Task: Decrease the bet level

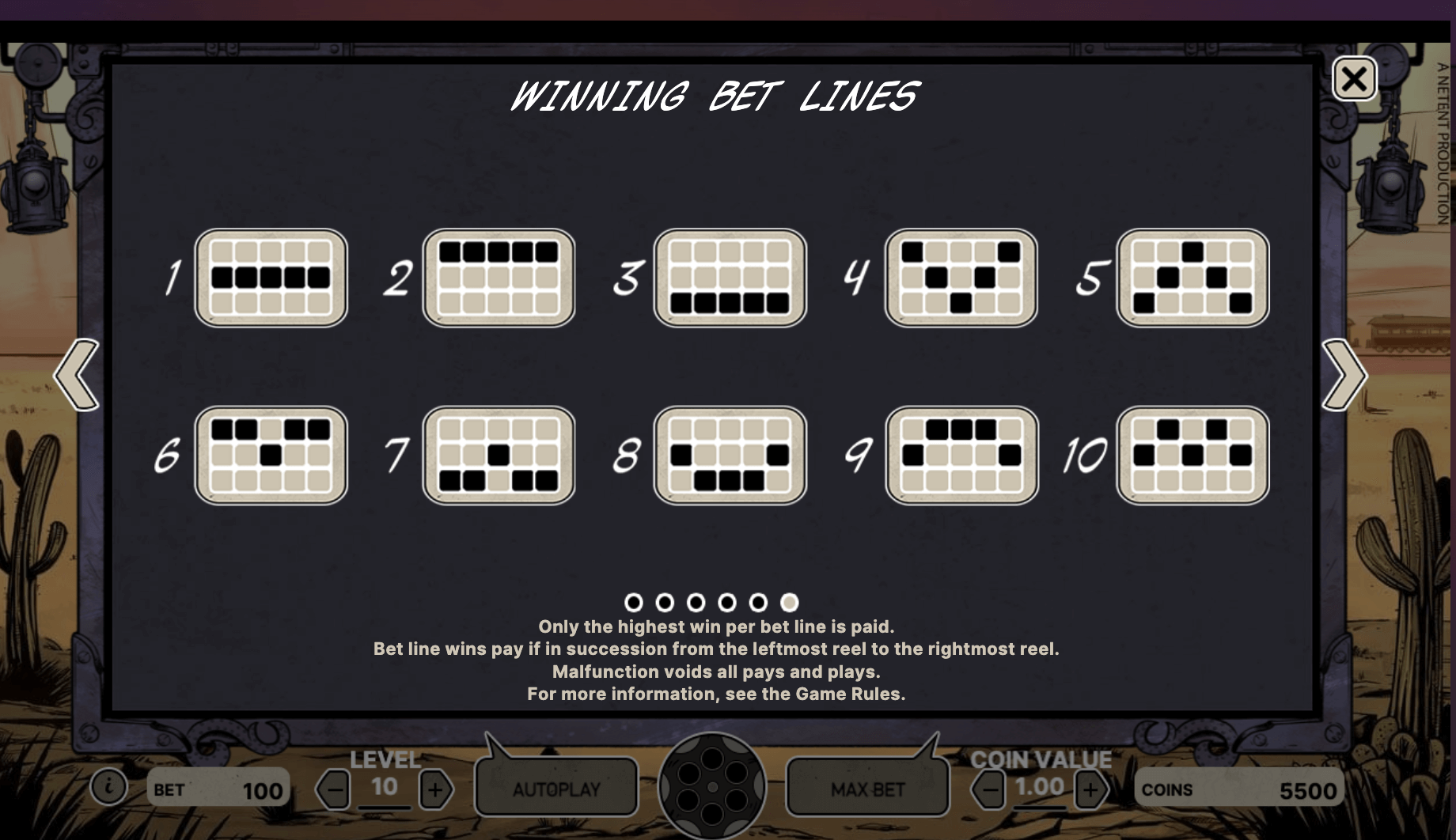Action: coord(334,789)
